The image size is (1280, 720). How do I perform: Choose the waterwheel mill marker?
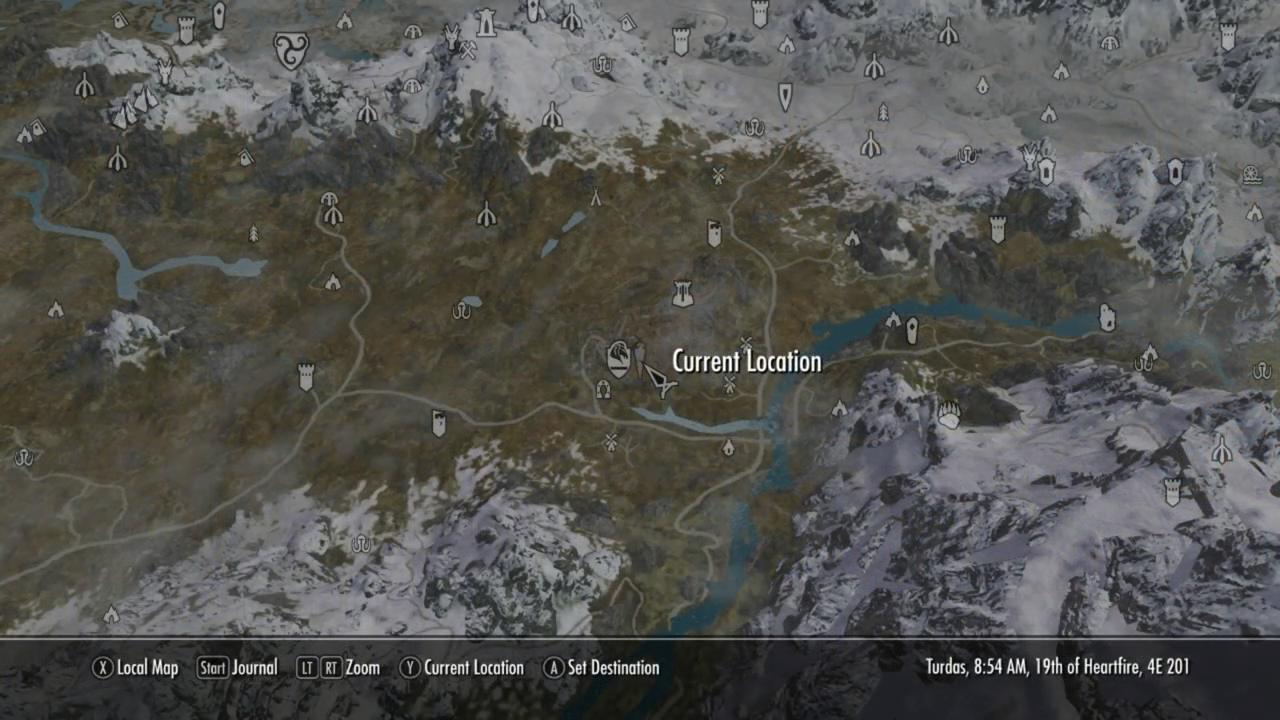click(x=1251, y=175)
